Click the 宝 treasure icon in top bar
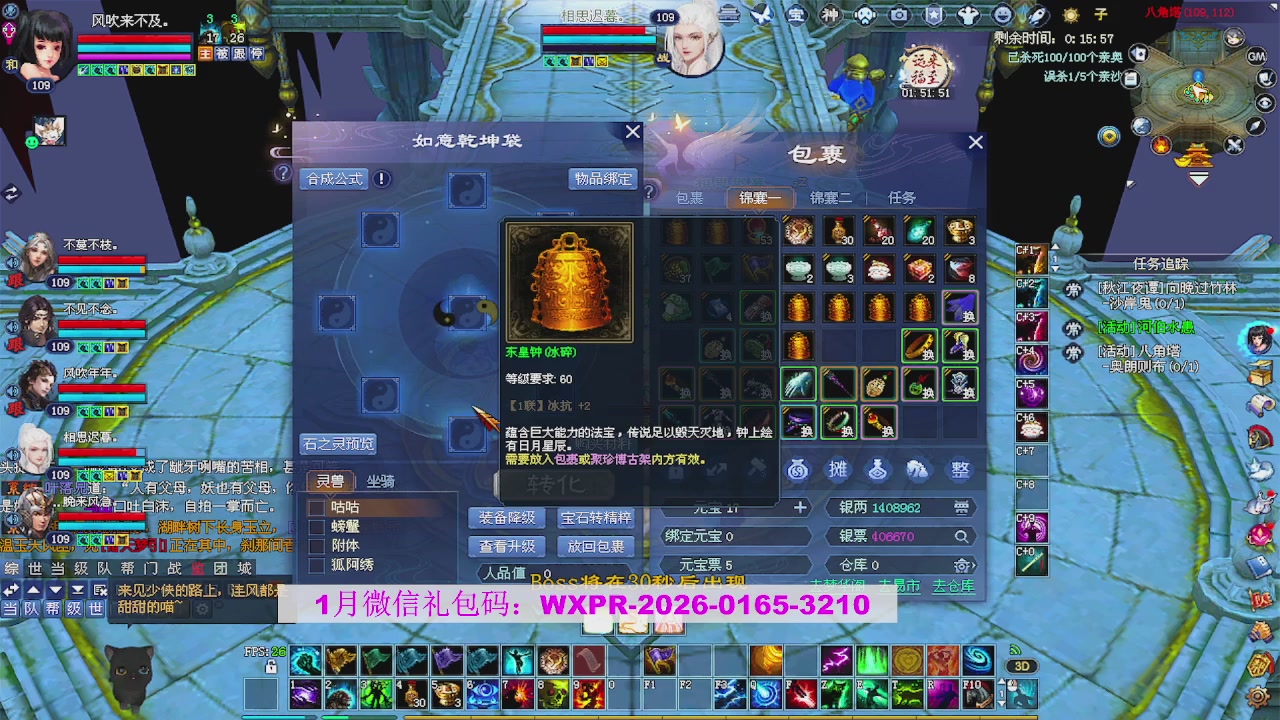The height and width of the screenshot is (720, 1280). 795,14
